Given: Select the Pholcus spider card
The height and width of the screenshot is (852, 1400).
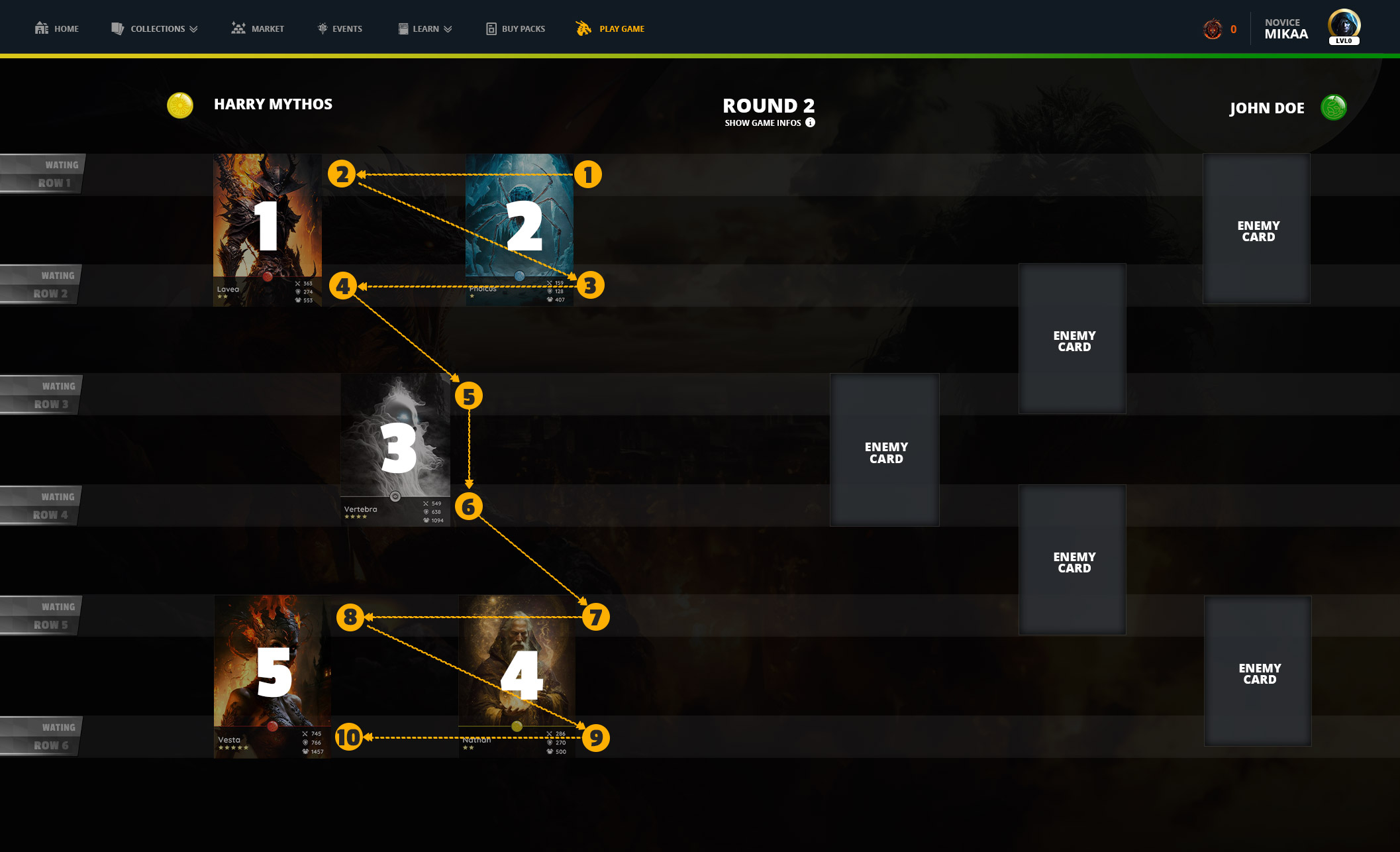Looking at the screenshot, I should click(520, 229).
